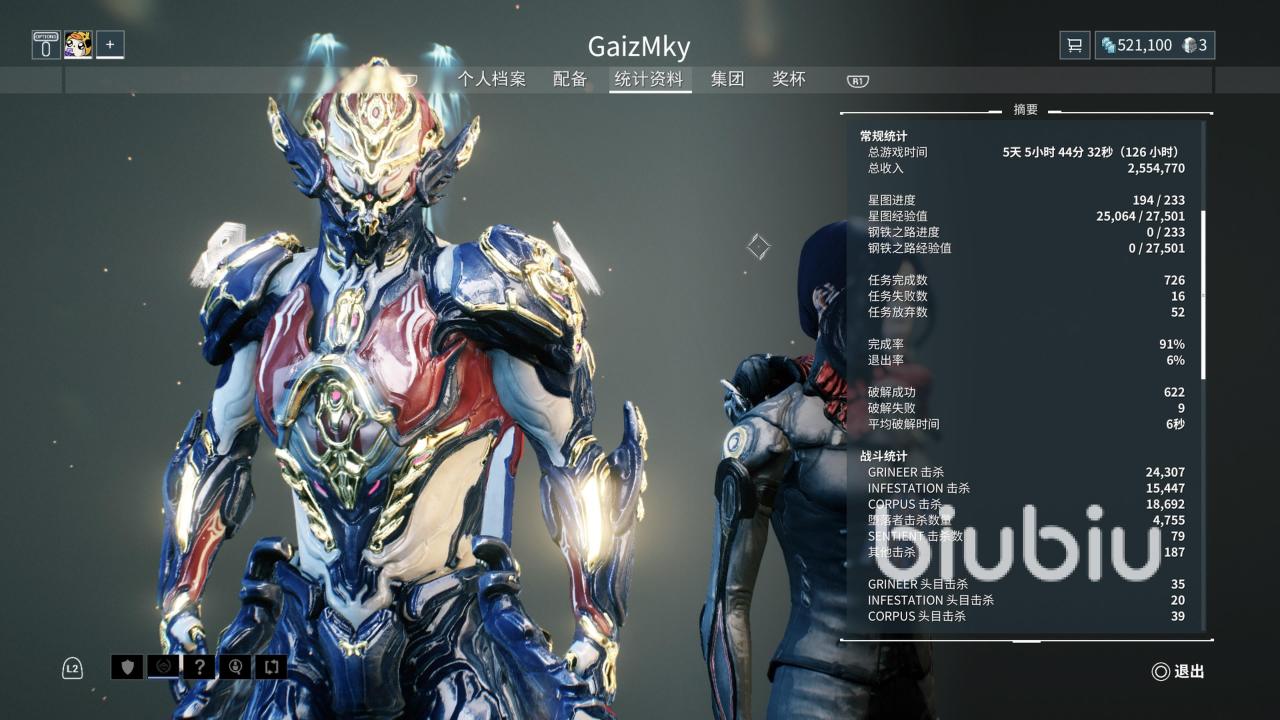1280x720 pixels.
Task: Switch to the 集团 tab
Action: pyautogui.click(x=727, y=79)
